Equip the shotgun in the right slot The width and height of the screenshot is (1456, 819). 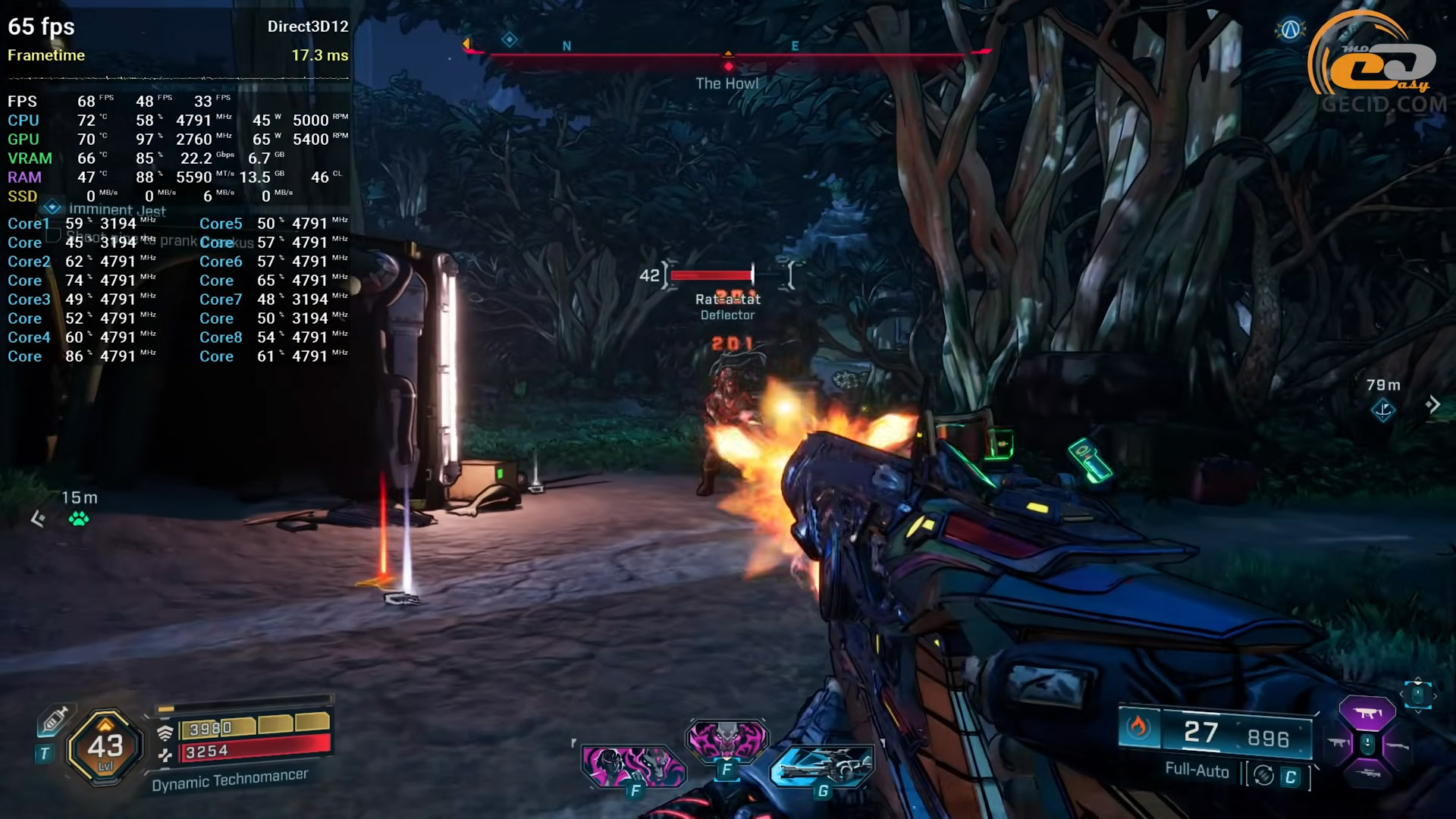tap(1397, 746)
